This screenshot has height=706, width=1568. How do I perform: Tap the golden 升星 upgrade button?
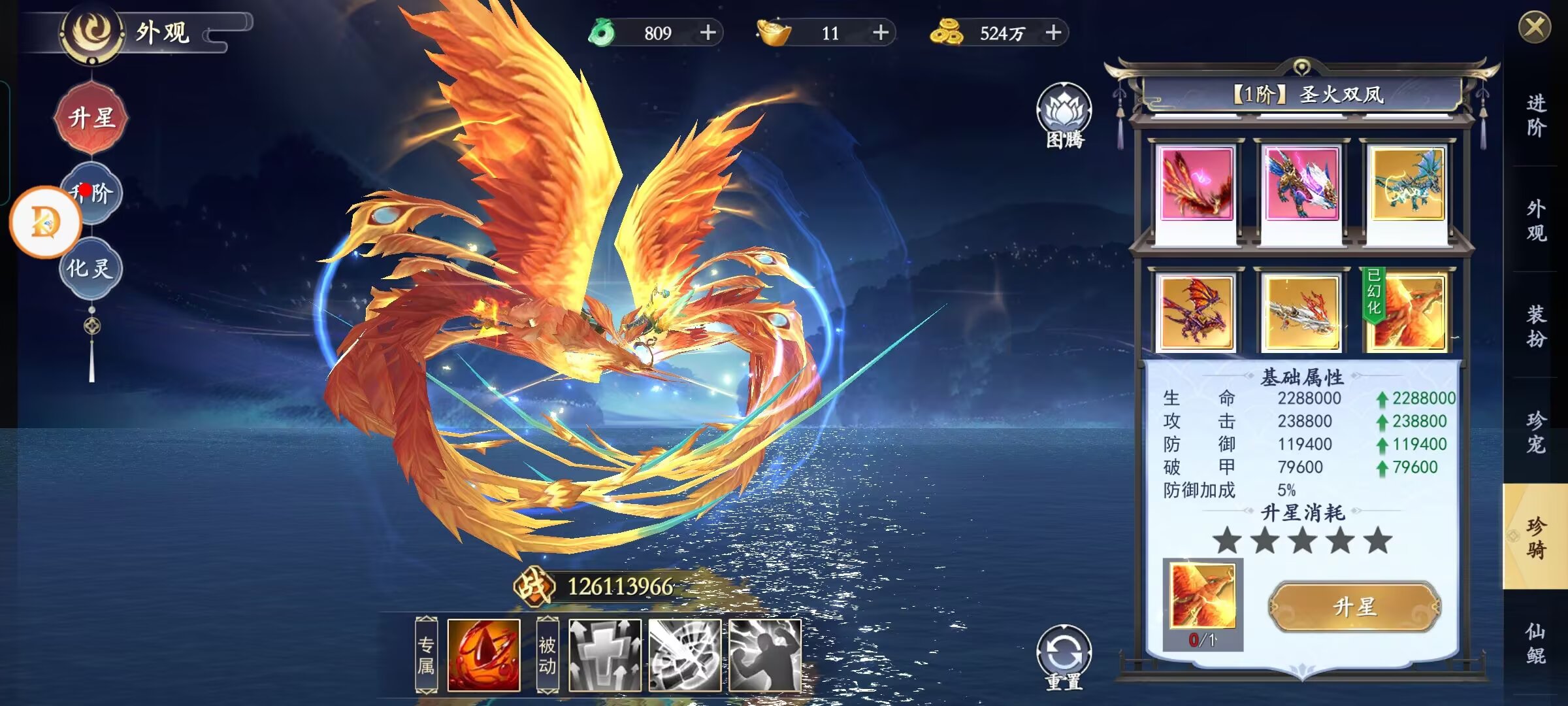(x=1354, y=607)
